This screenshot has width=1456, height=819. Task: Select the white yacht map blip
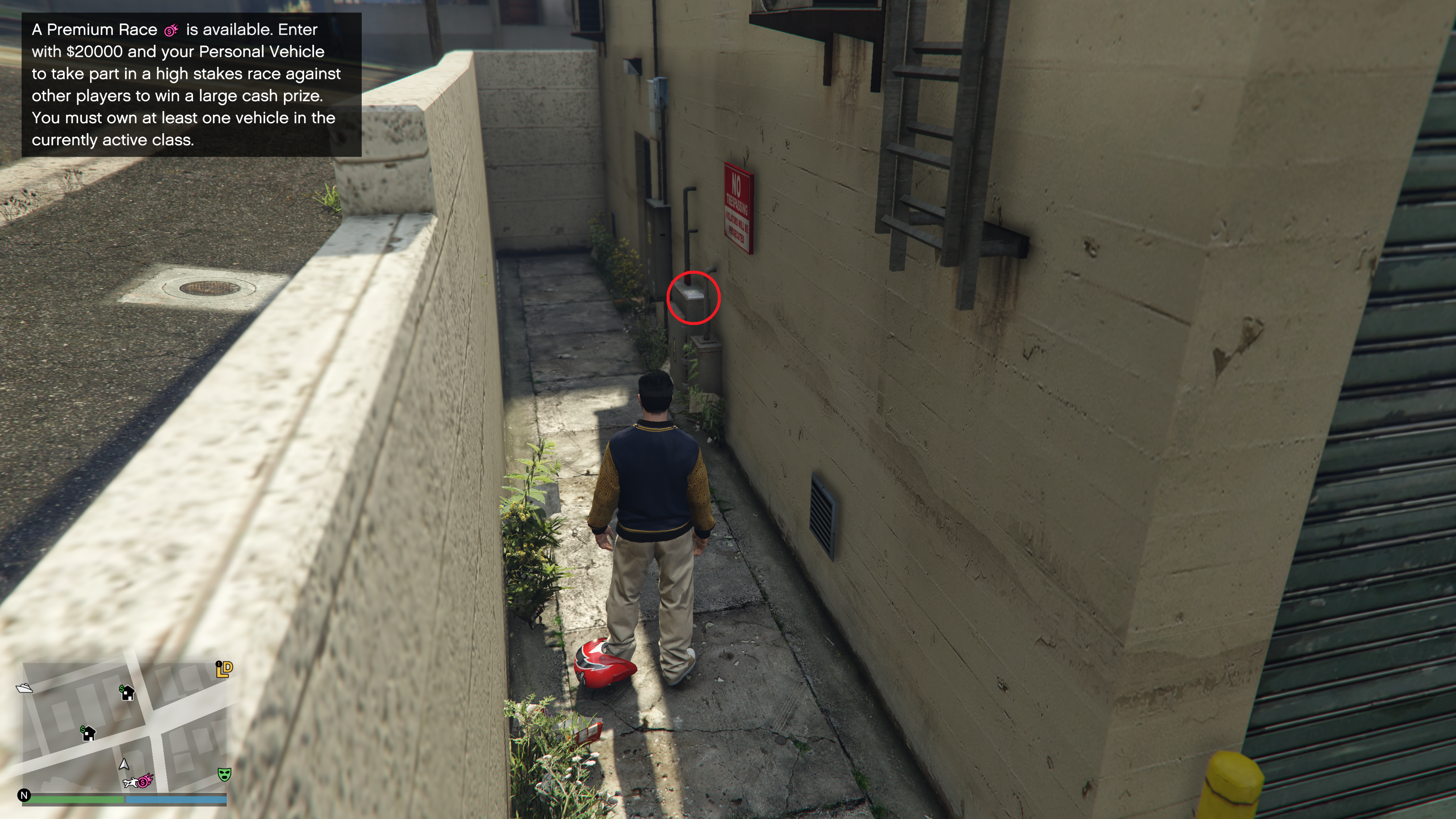pos(24,688)
